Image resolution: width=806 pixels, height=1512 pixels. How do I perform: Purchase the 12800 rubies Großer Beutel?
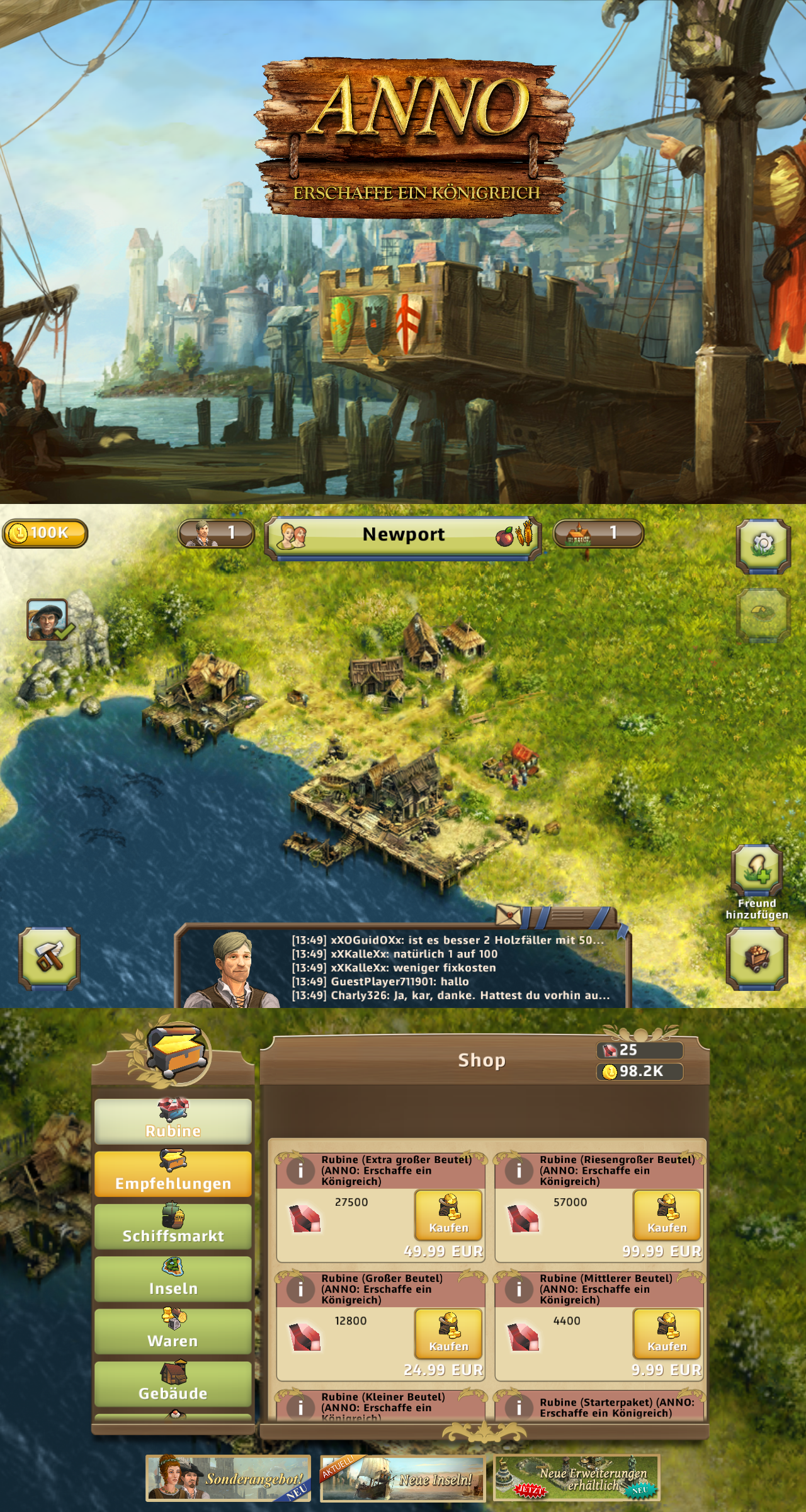coord(448,1334)
